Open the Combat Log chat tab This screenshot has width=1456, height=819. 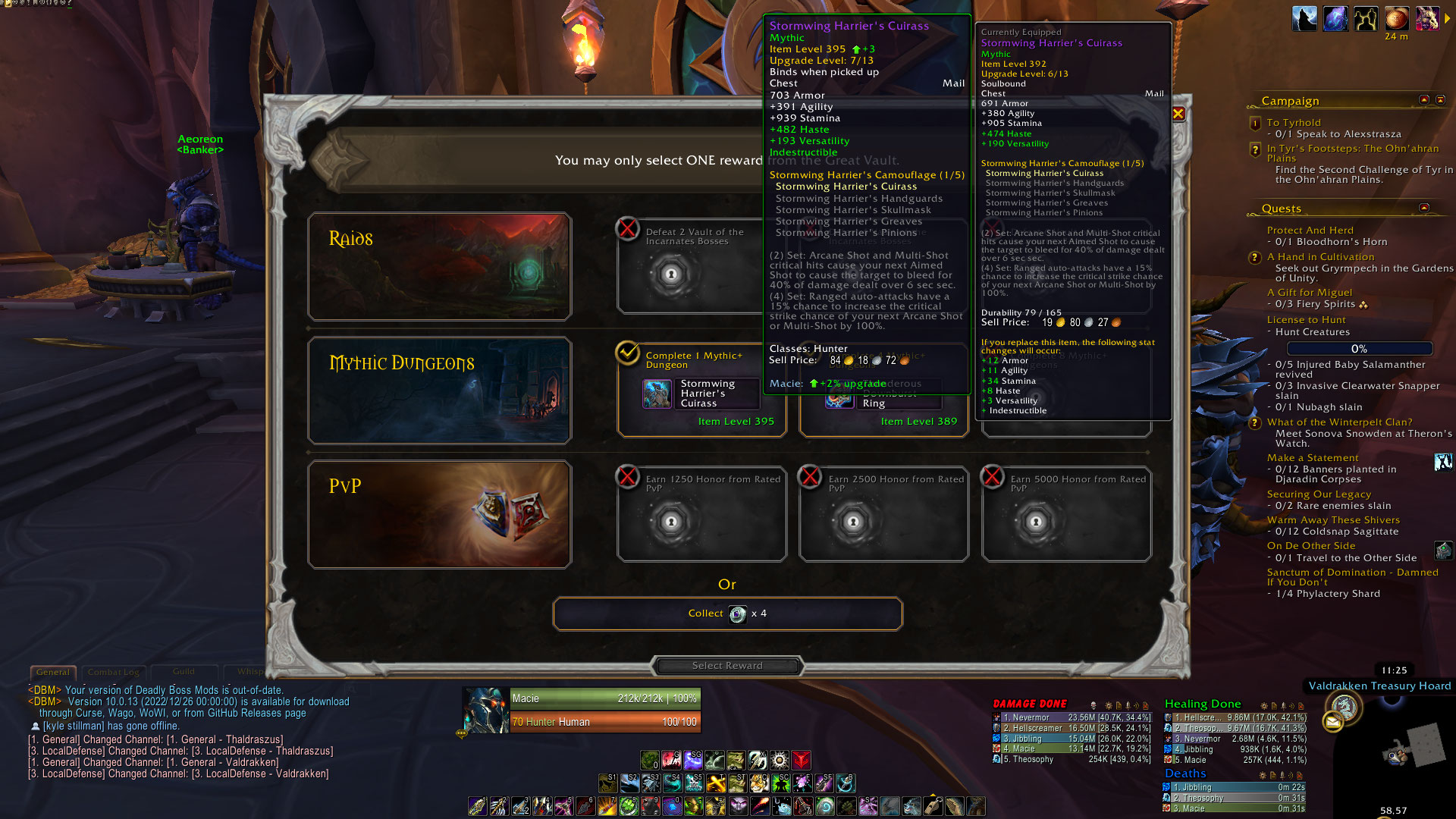coord(114,672)
